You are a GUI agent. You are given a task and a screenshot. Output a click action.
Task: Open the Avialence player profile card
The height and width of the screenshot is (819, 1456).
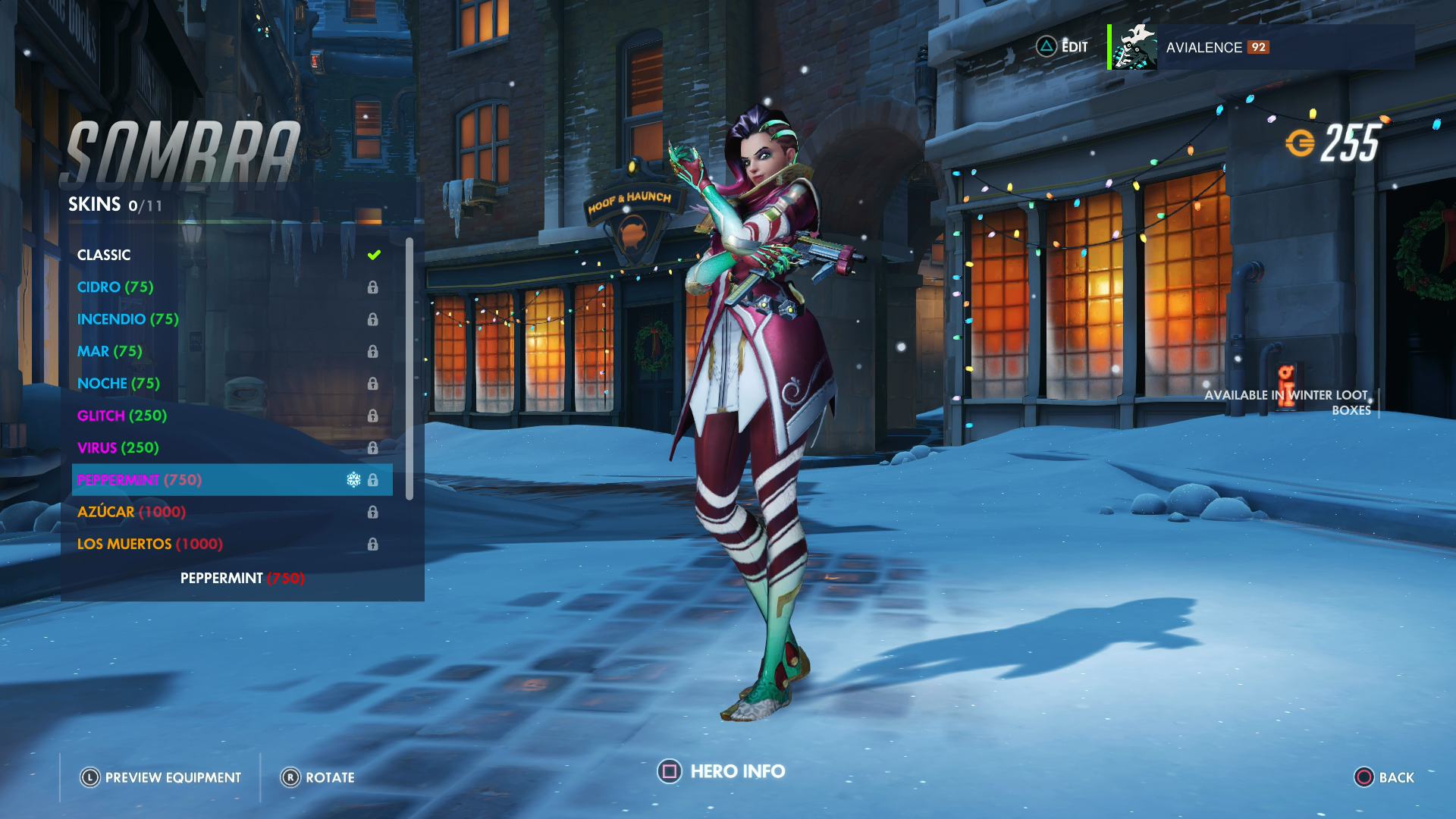pyautogui.click(x=1260, y=47)
